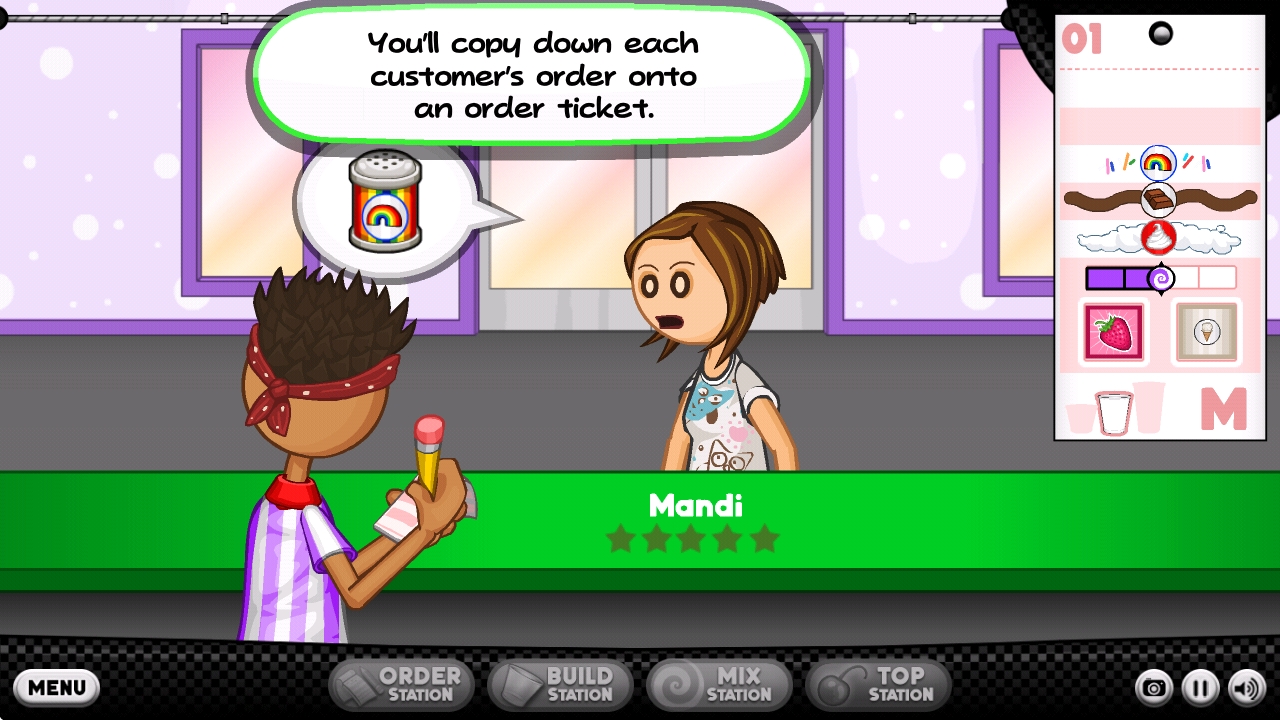Screen dimensions: 1280x720
Task: Take a screenshot with the camera button
Action: coord(1154,688)
